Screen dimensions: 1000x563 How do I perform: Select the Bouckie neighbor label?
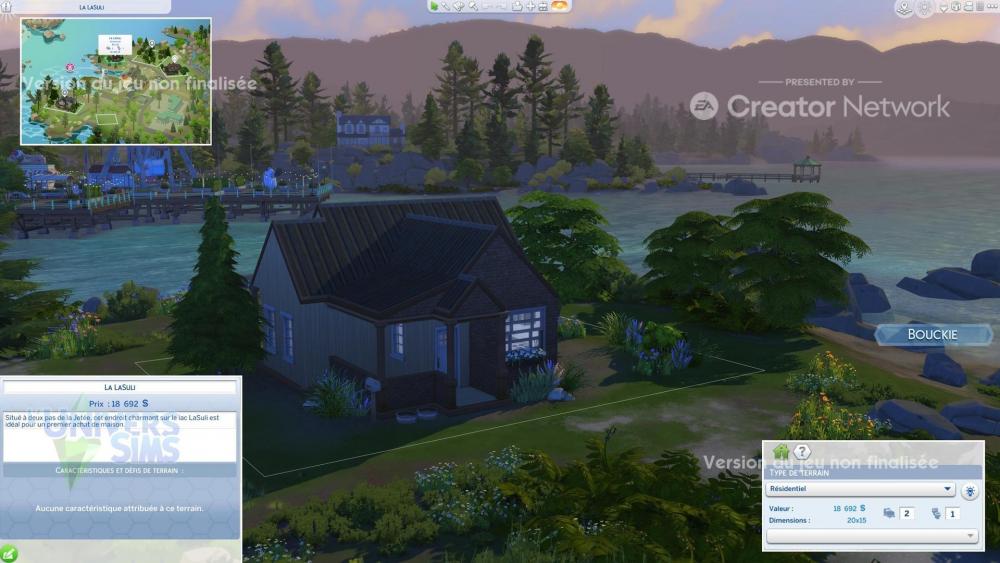click(x=932, y=334)
